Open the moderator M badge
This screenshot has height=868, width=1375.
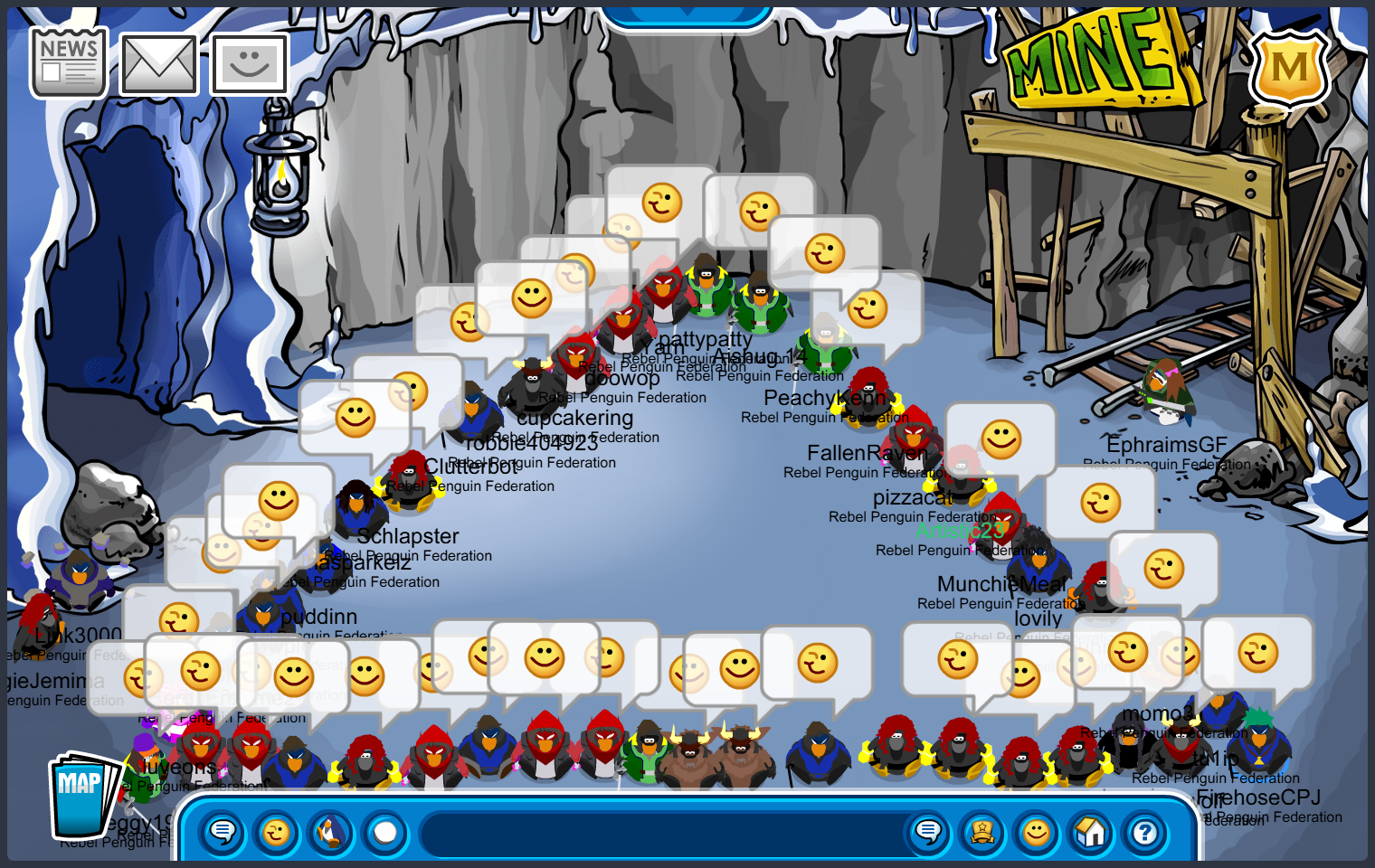click(1288, 68)
